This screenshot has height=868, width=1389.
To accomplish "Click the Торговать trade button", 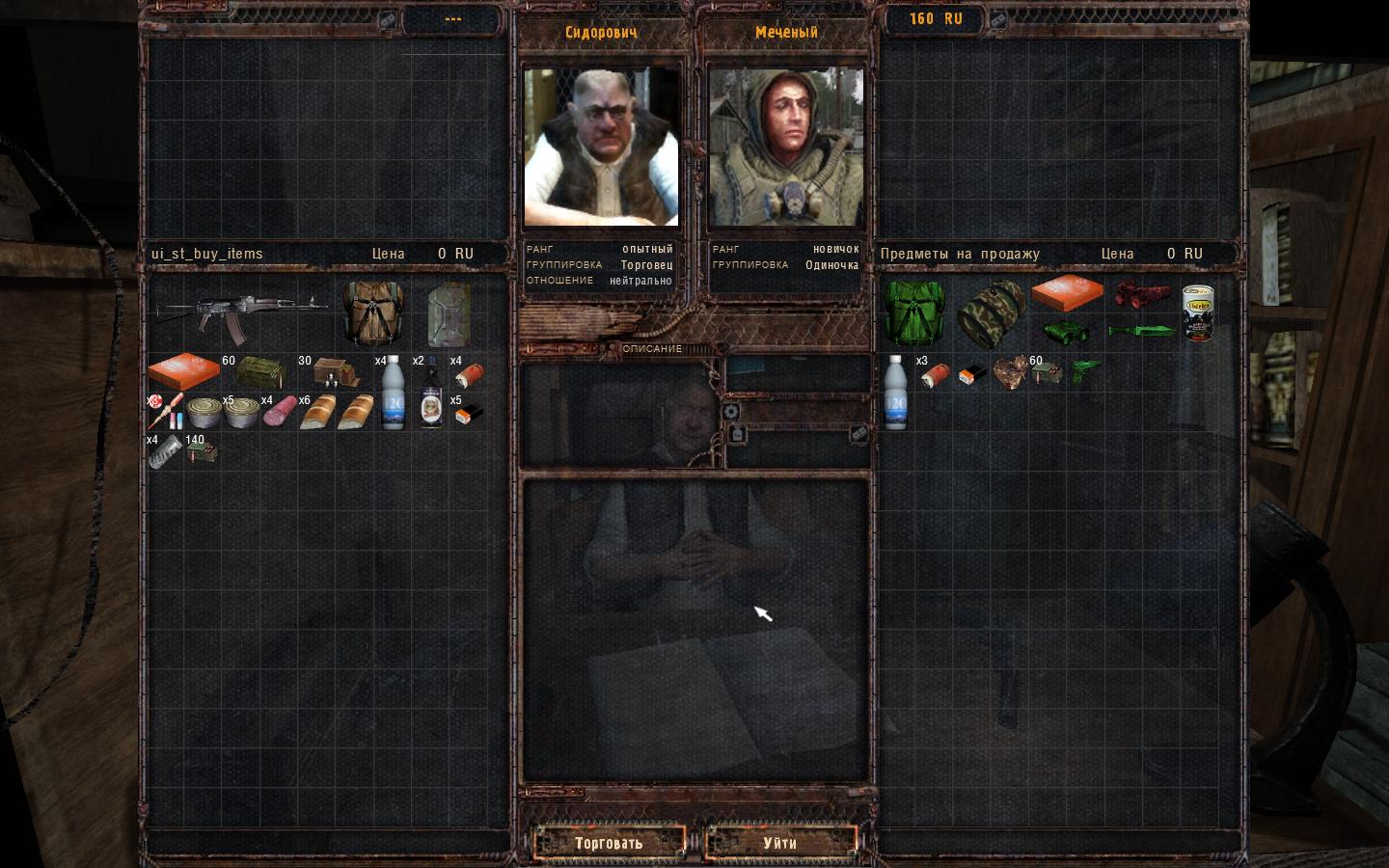I will pos(609,843).
